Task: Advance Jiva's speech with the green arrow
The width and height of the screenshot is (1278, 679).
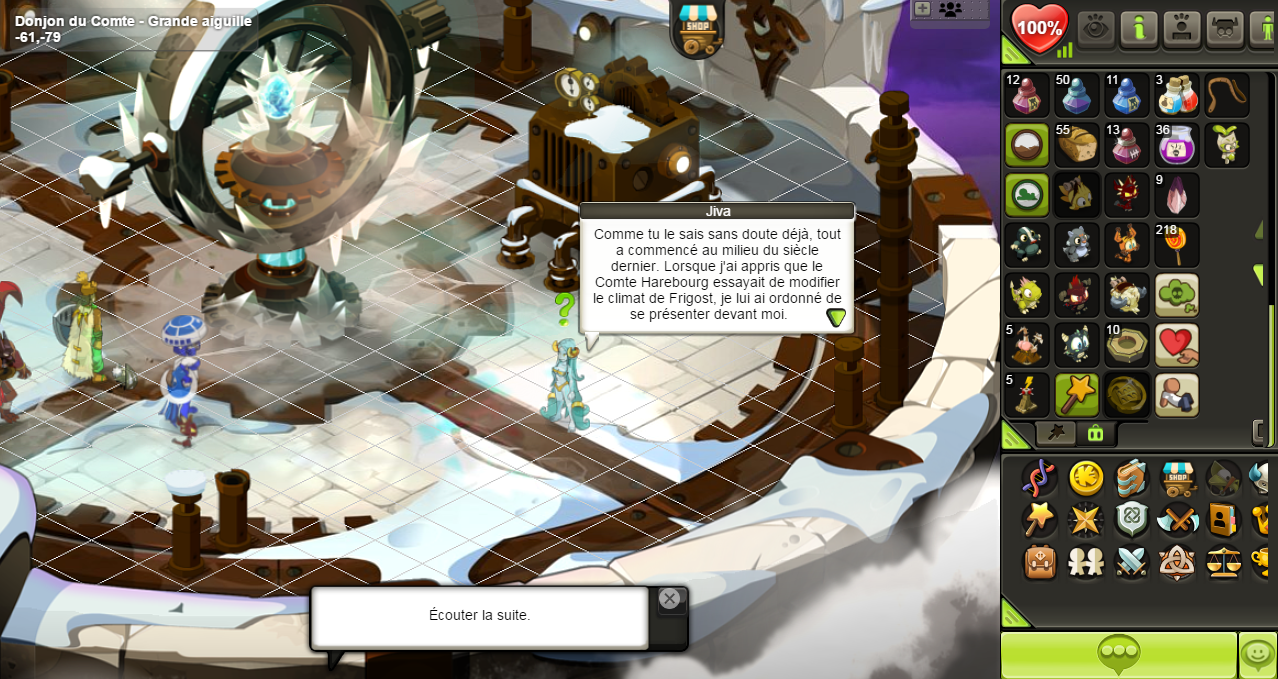Action: click(x=836, y=317)
